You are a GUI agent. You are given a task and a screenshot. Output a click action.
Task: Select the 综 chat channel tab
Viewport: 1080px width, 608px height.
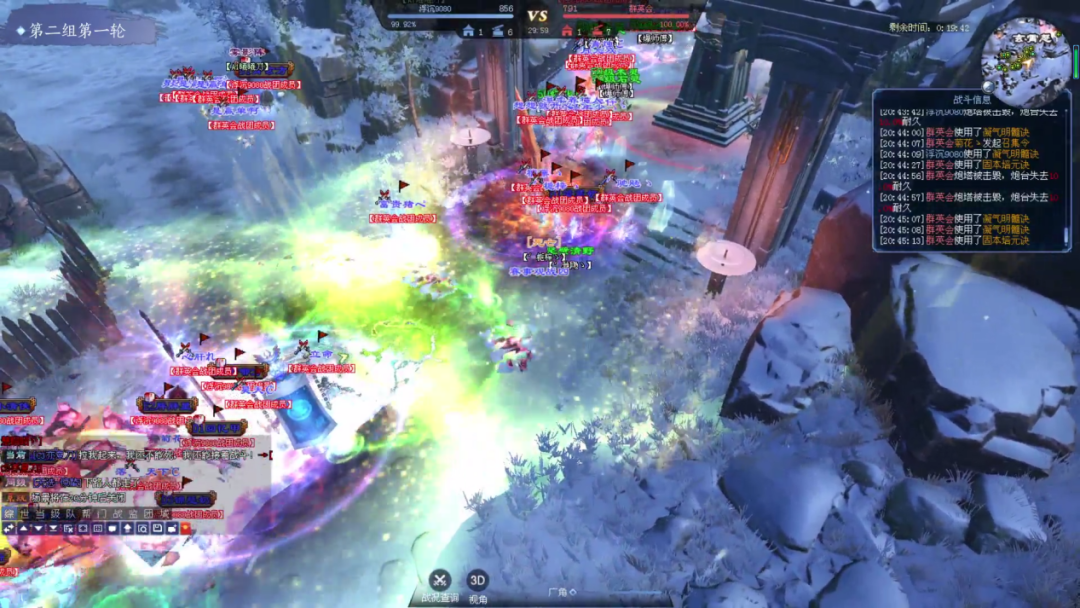point(9,513)
